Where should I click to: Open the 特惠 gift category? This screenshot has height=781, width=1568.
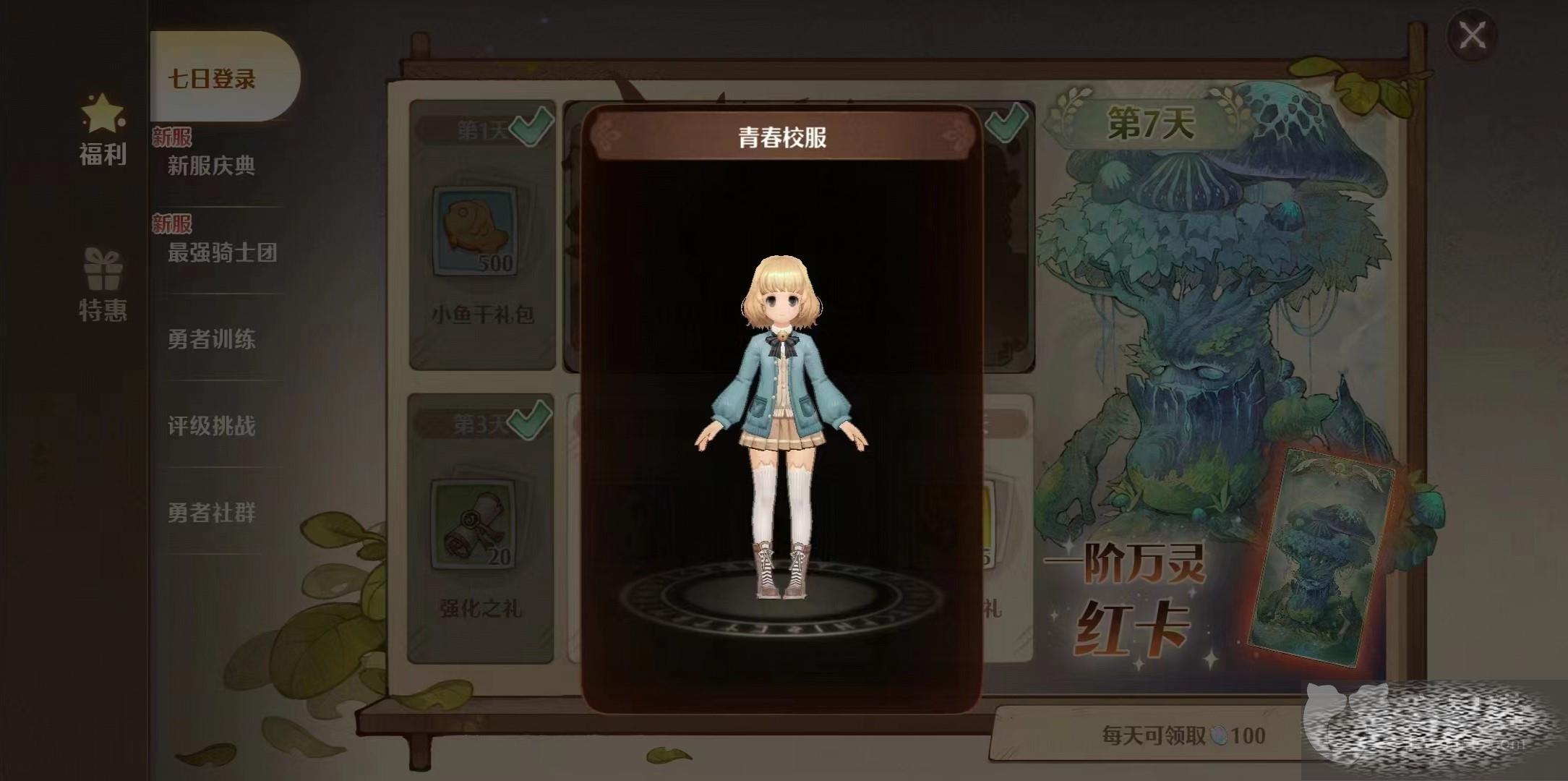(x=103, y=285)
